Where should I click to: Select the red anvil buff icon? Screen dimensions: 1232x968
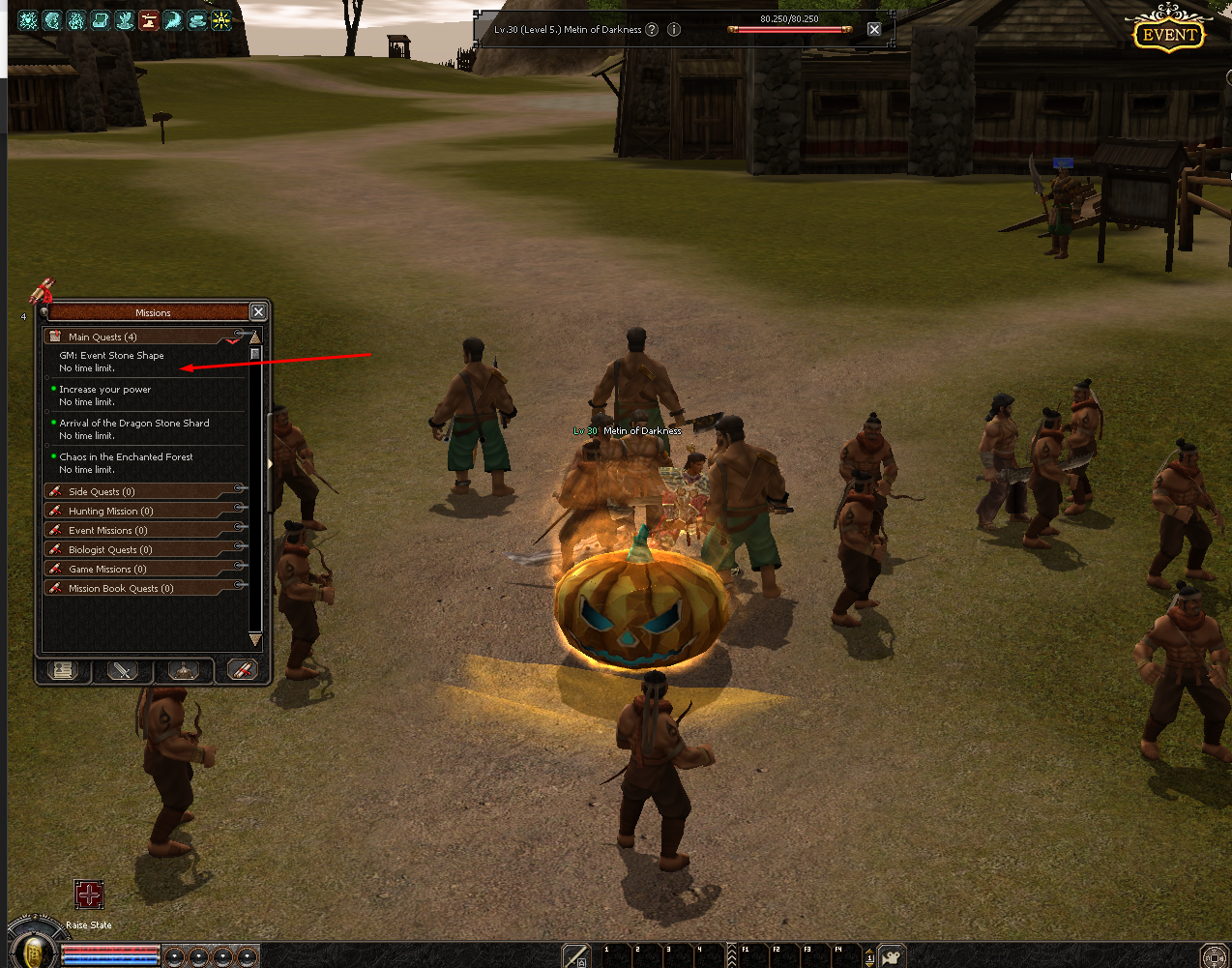tap(149, 19)
